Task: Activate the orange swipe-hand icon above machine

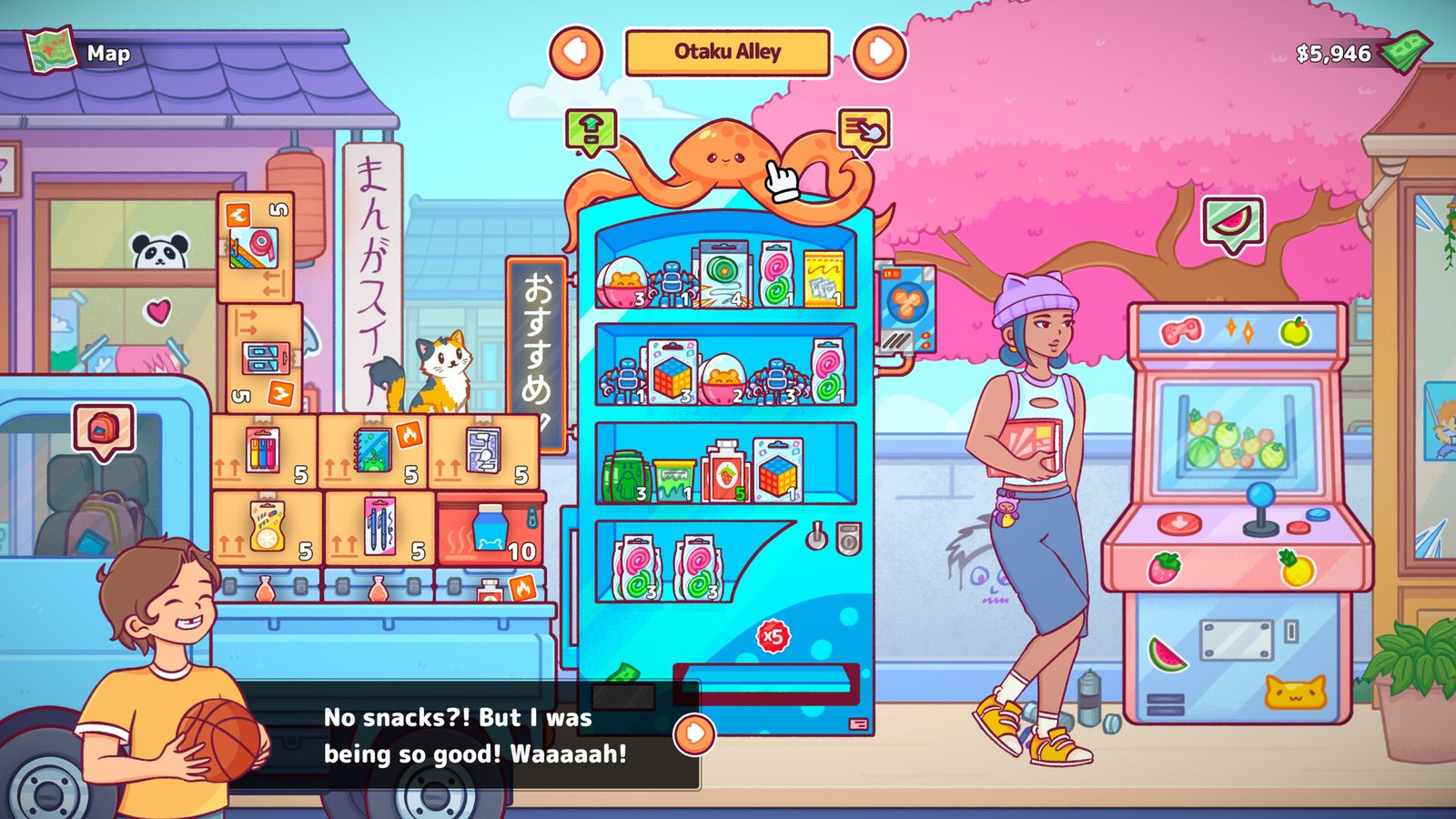Action: (x=863, y=130)
